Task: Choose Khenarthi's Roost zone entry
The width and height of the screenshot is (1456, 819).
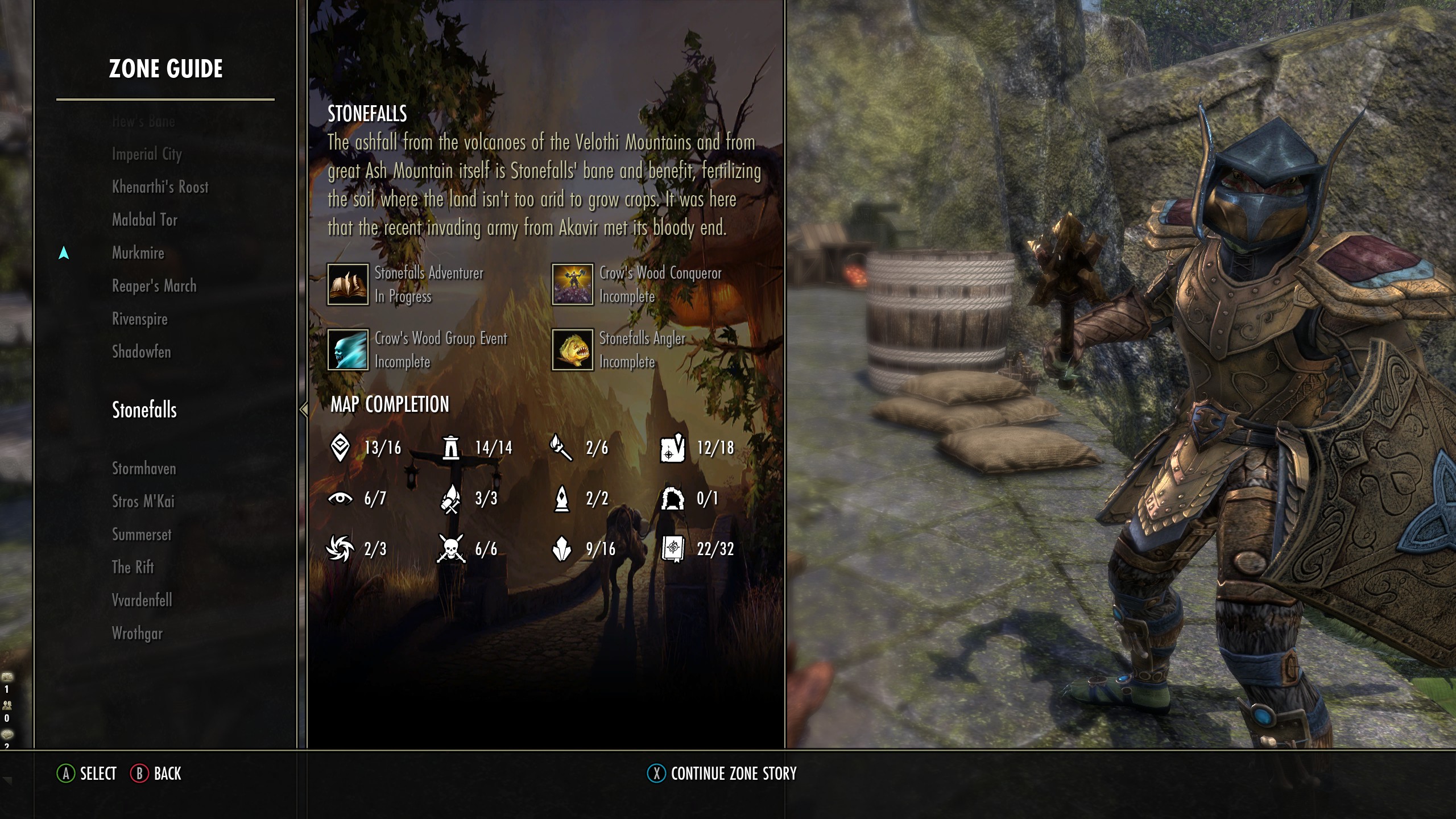Action: tap(160, 187)
